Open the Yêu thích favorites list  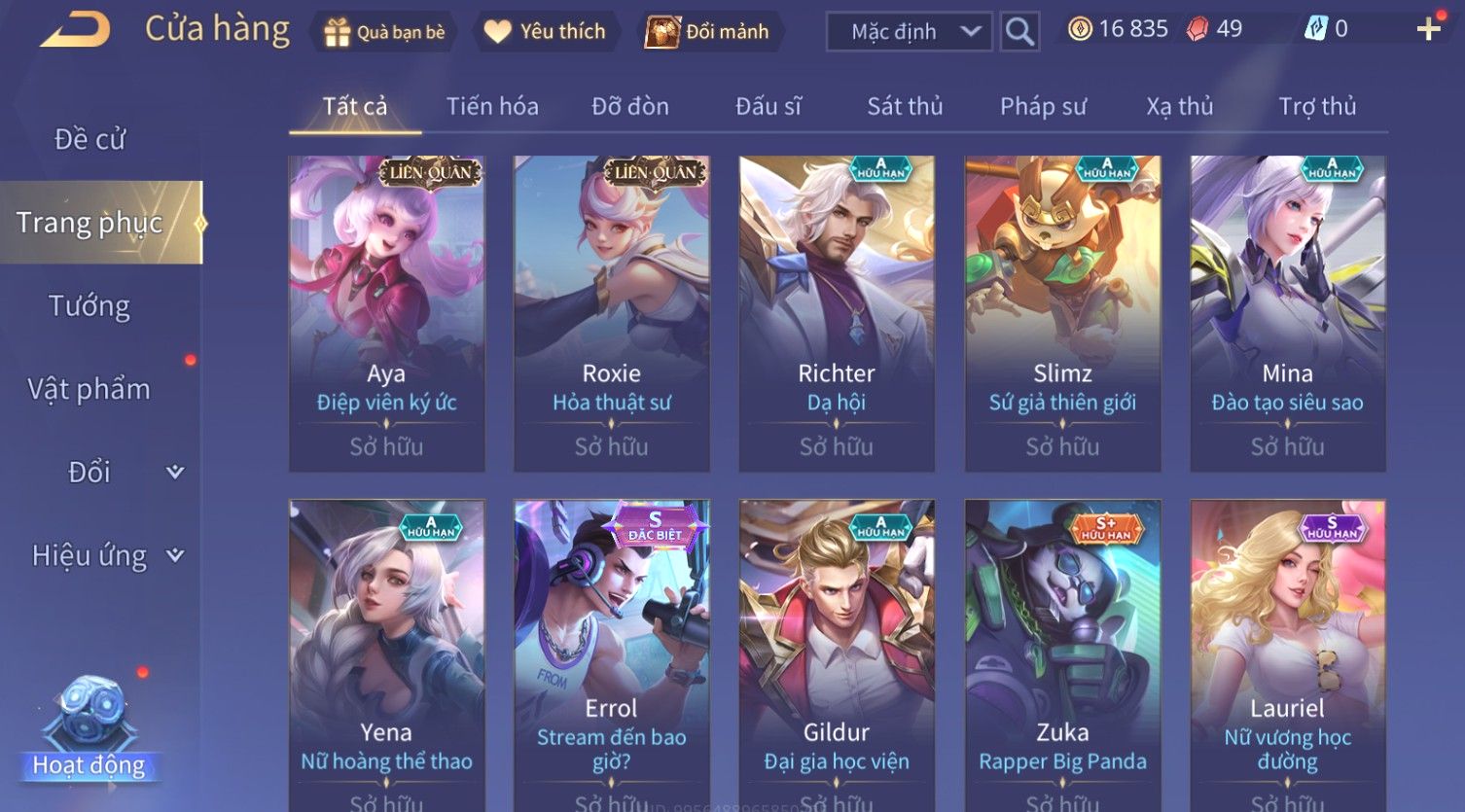[x=546, y=32]
